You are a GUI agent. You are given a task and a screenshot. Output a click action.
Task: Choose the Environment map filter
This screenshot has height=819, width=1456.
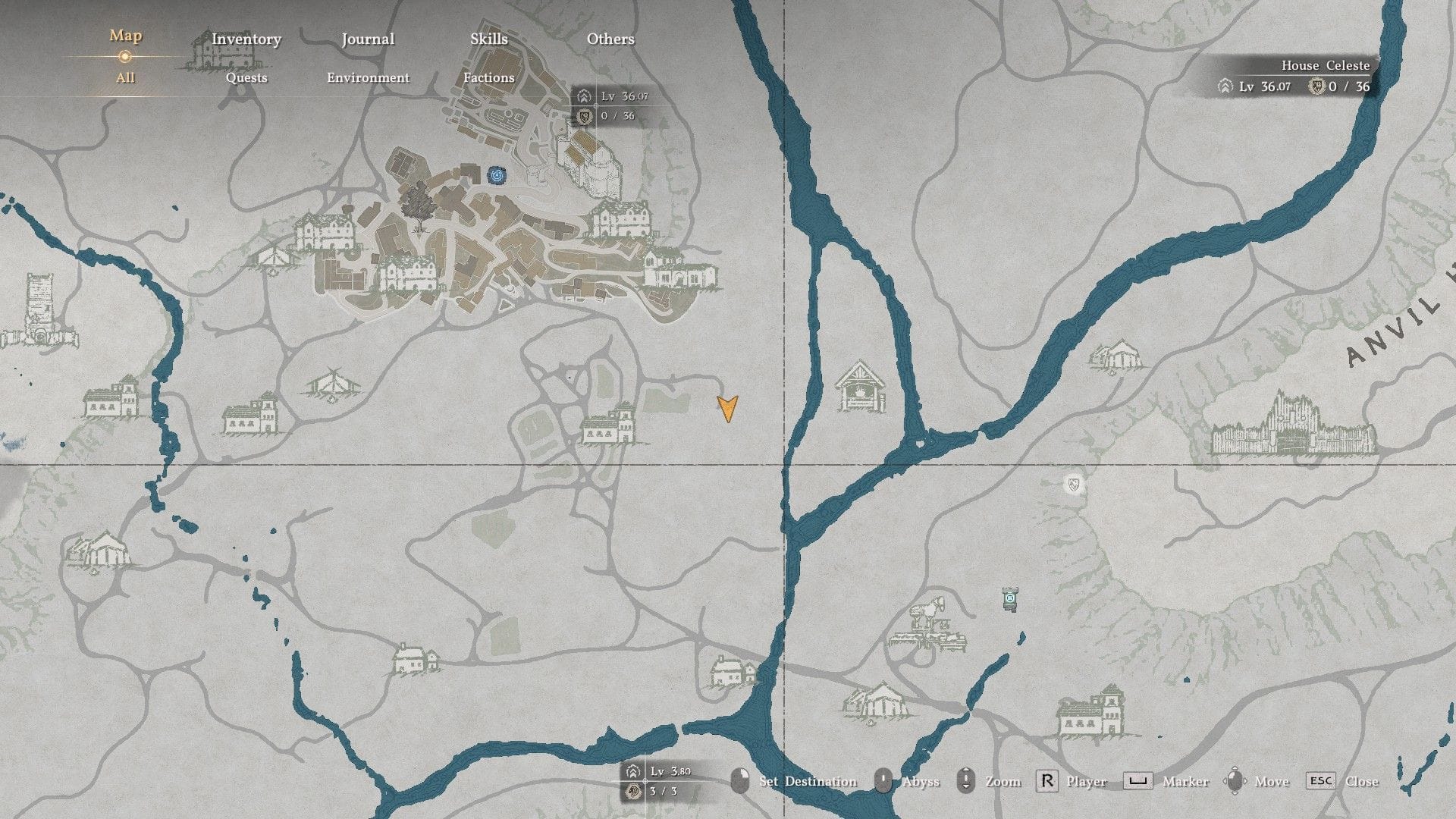(x=368, y=77)
